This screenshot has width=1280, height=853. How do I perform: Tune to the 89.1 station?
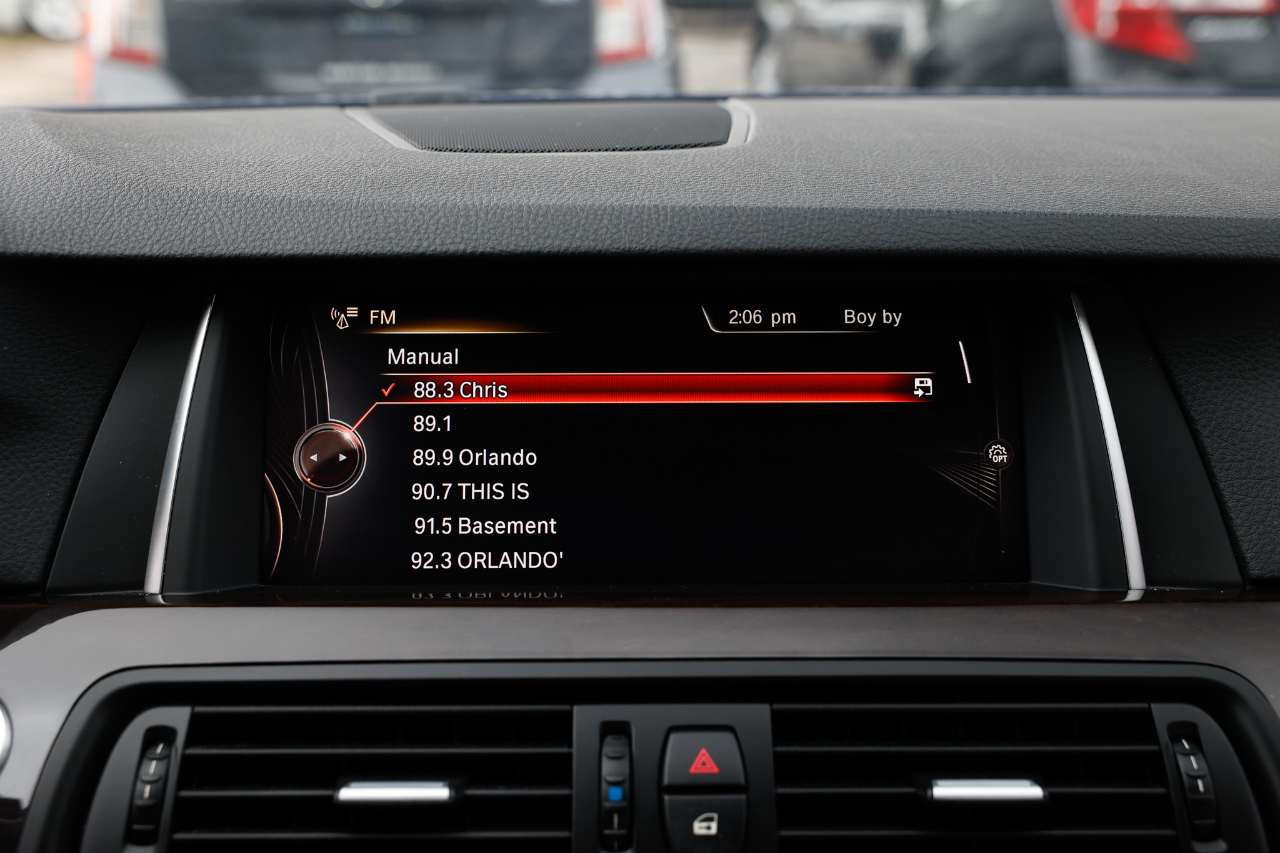432,424
